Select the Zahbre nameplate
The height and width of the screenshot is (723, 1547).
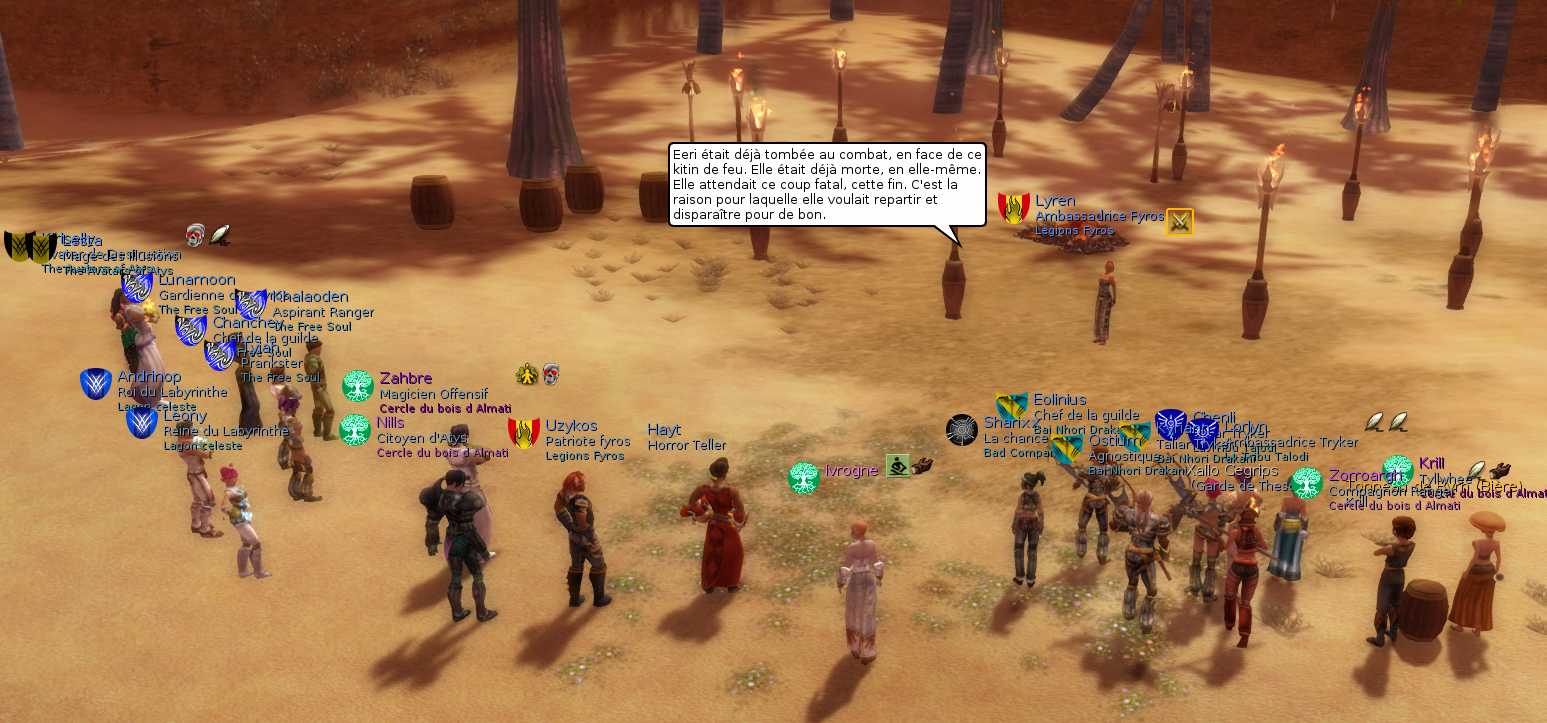click(406, 378)
